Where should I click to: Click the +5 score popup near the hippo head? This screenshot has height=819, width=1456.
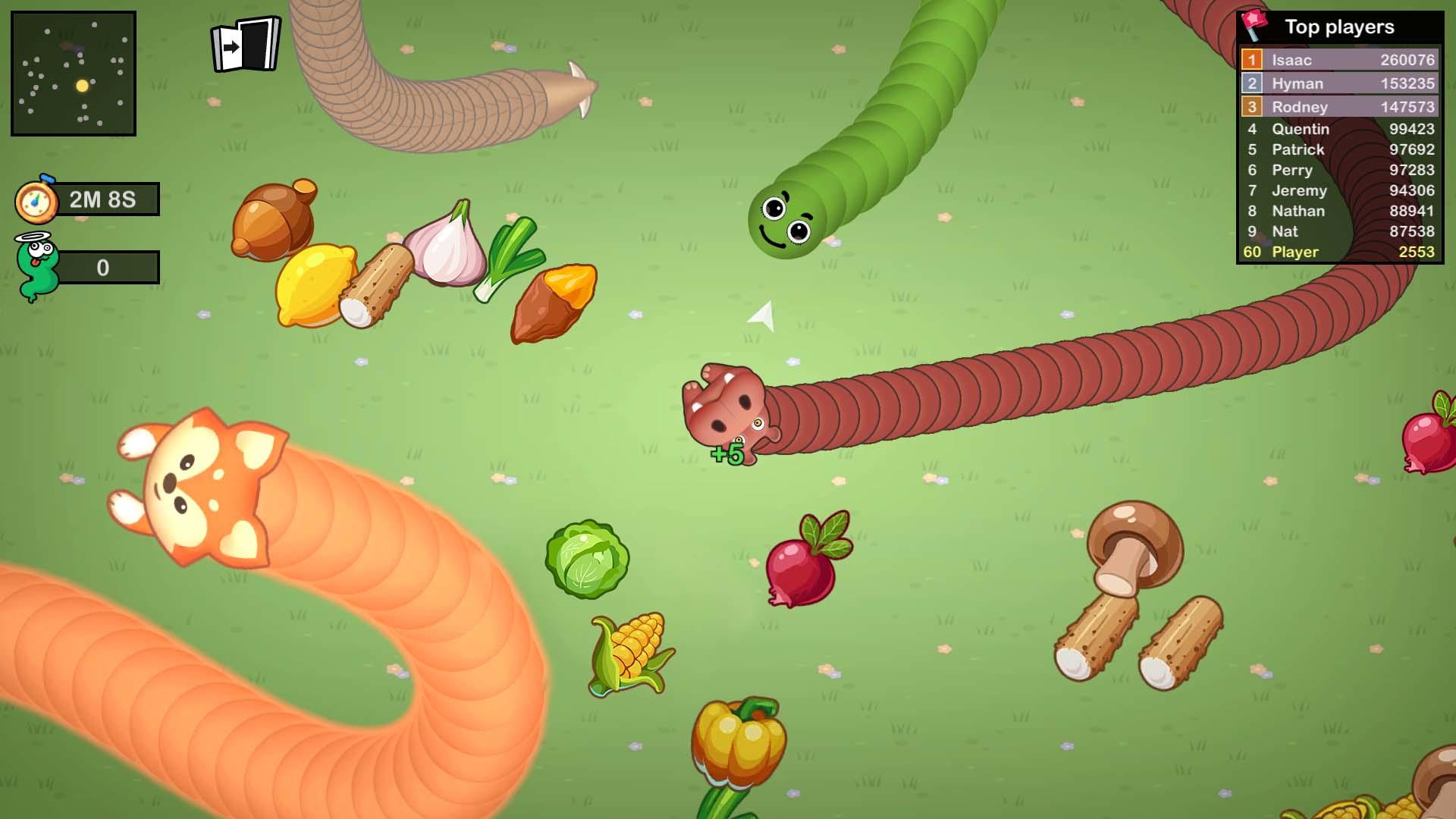click(x=726, y=455)
